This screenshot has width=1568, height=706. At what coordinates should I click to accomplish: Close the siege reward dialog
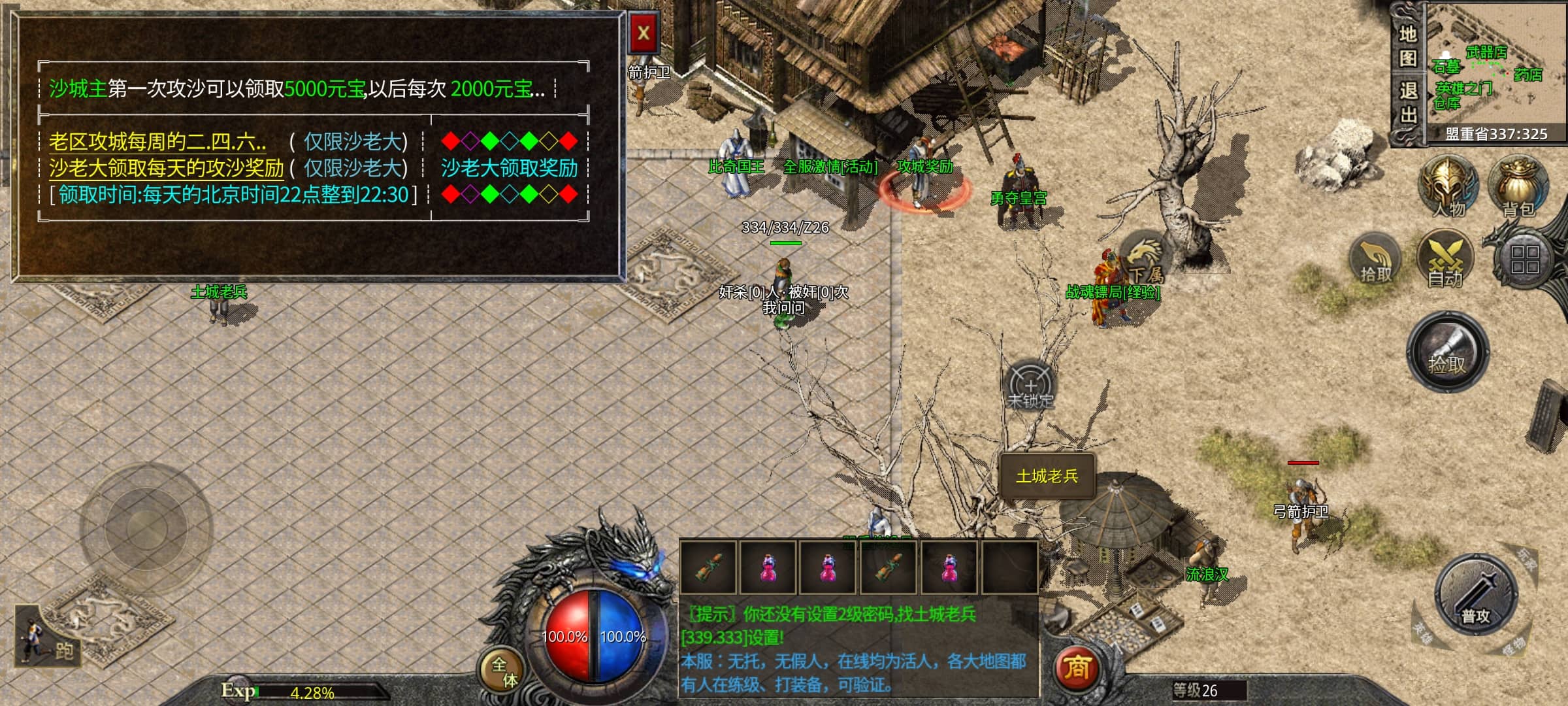[x=643, y=33]
